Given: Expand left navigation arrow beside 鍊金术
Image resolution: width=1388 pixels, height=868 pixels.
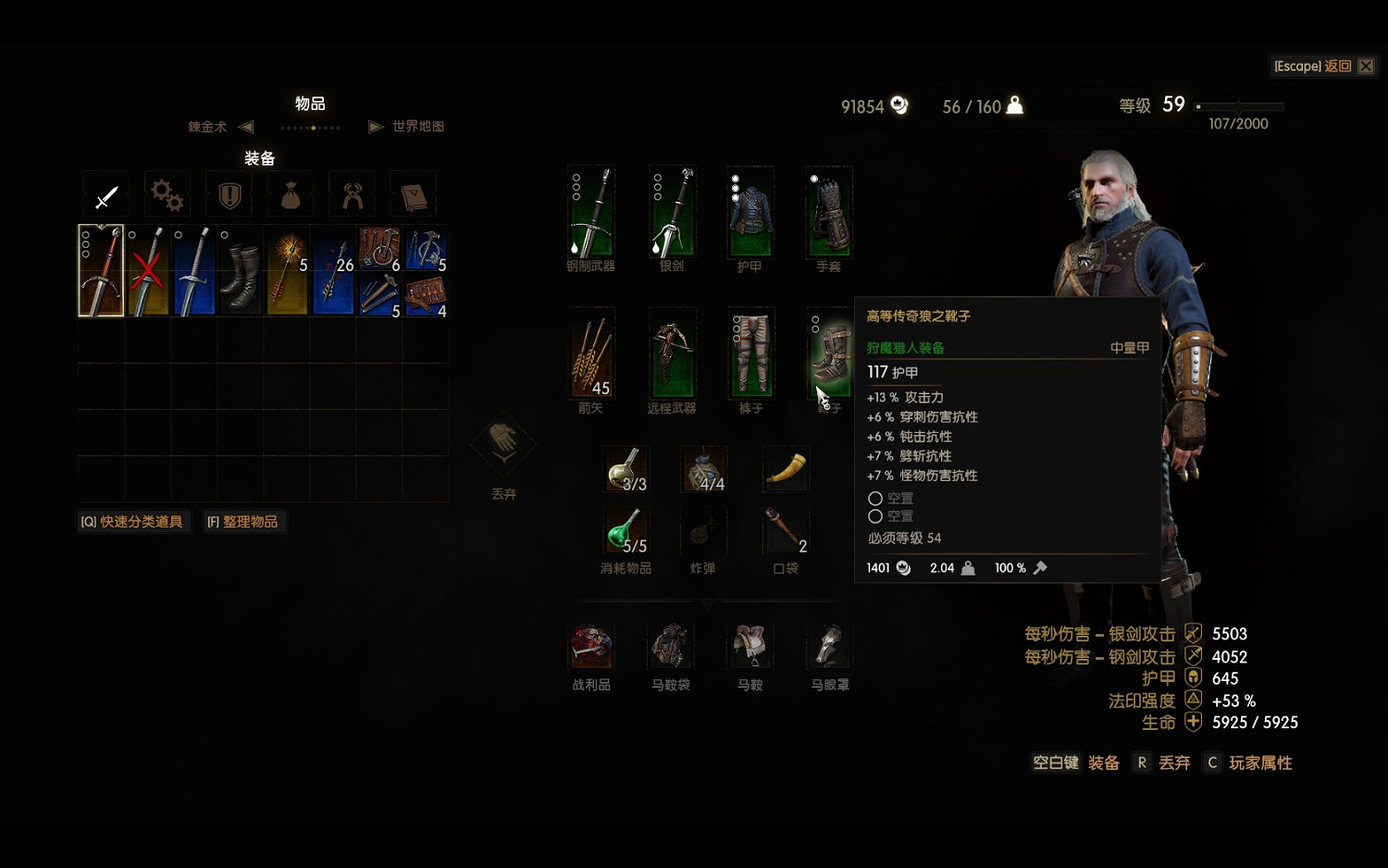Looking at the screenshot, I should 244,127.
